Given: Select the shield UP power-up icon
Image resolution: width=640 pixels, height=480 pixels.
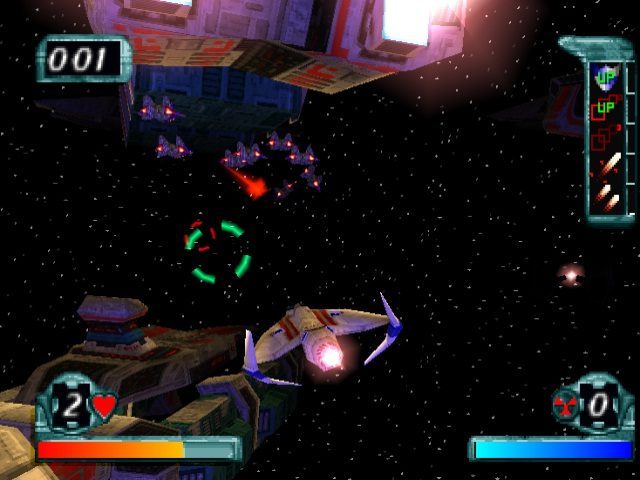Looking at the screenshot, I should pos(606,76).
